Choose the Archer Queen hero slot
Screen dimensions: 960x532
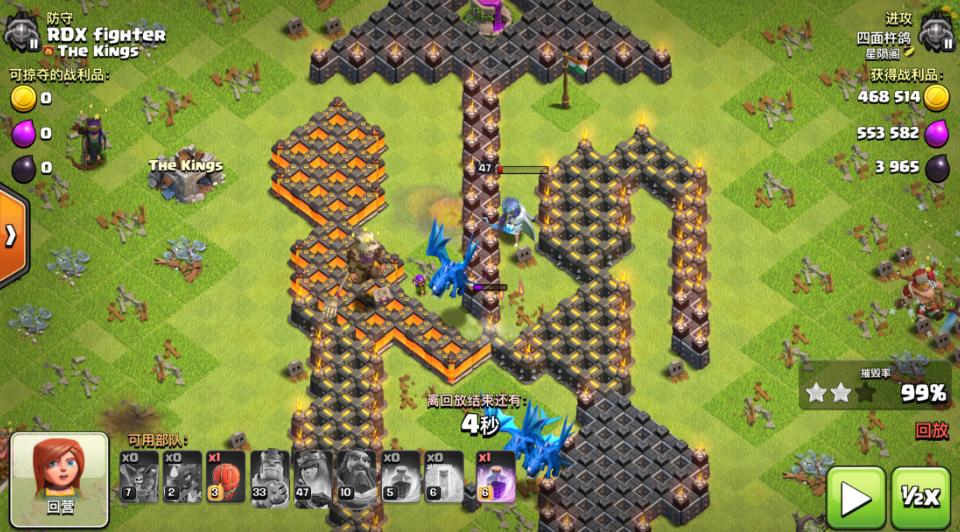[311, 475]
